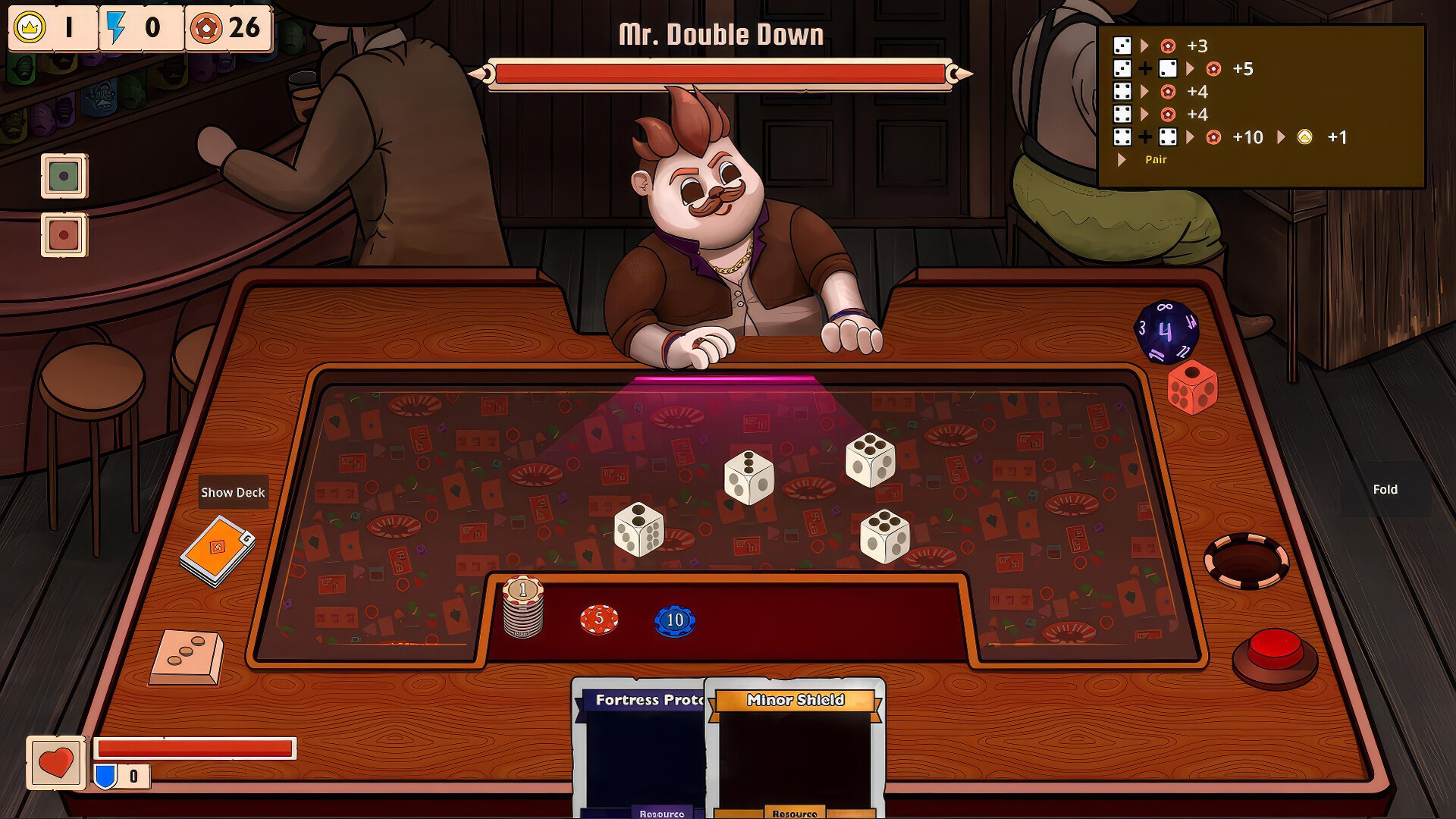Click the heart health icon
Viewport: 1456px width, 819px height.
coord(57,763)
